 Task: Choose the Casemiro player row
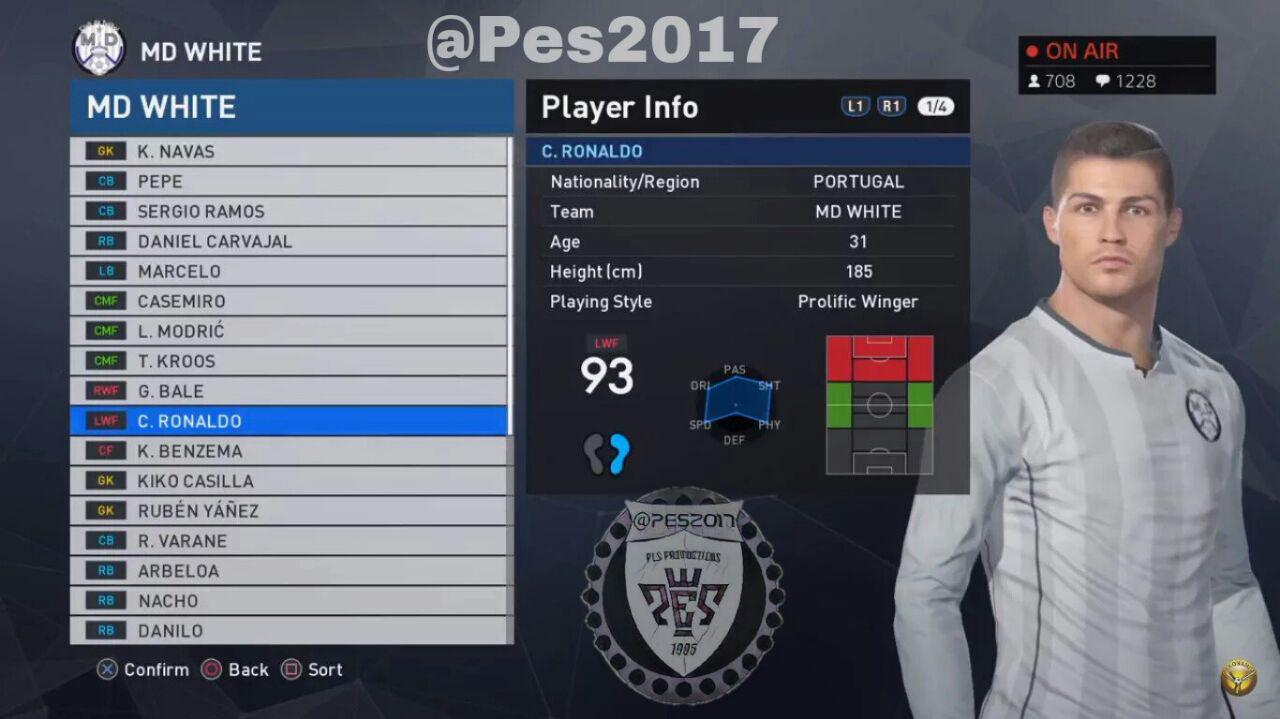[288, 301]
